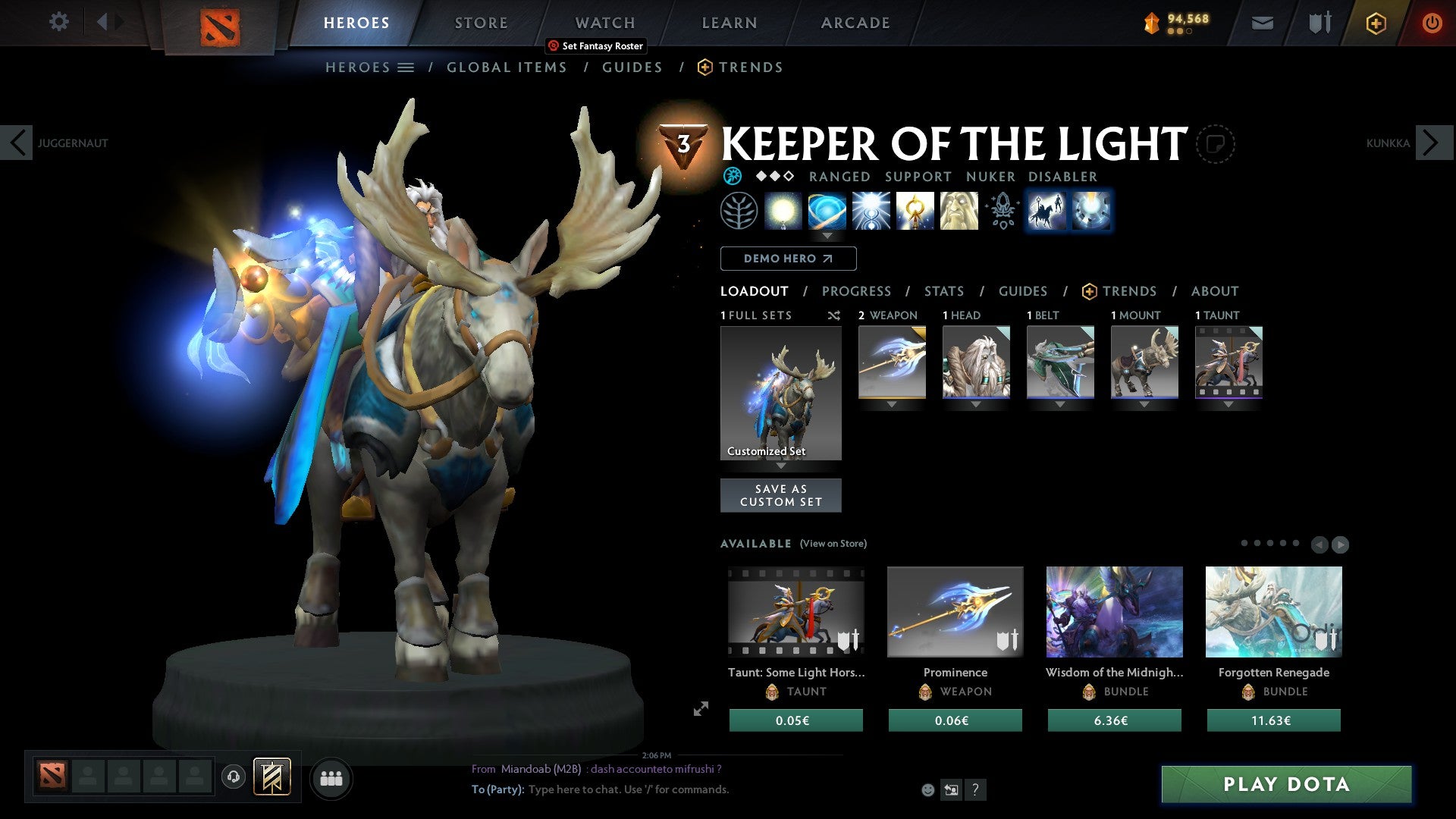Switch to the Progress tab
This screenshot has height=819, width=1456.
[x=857, y=290]
